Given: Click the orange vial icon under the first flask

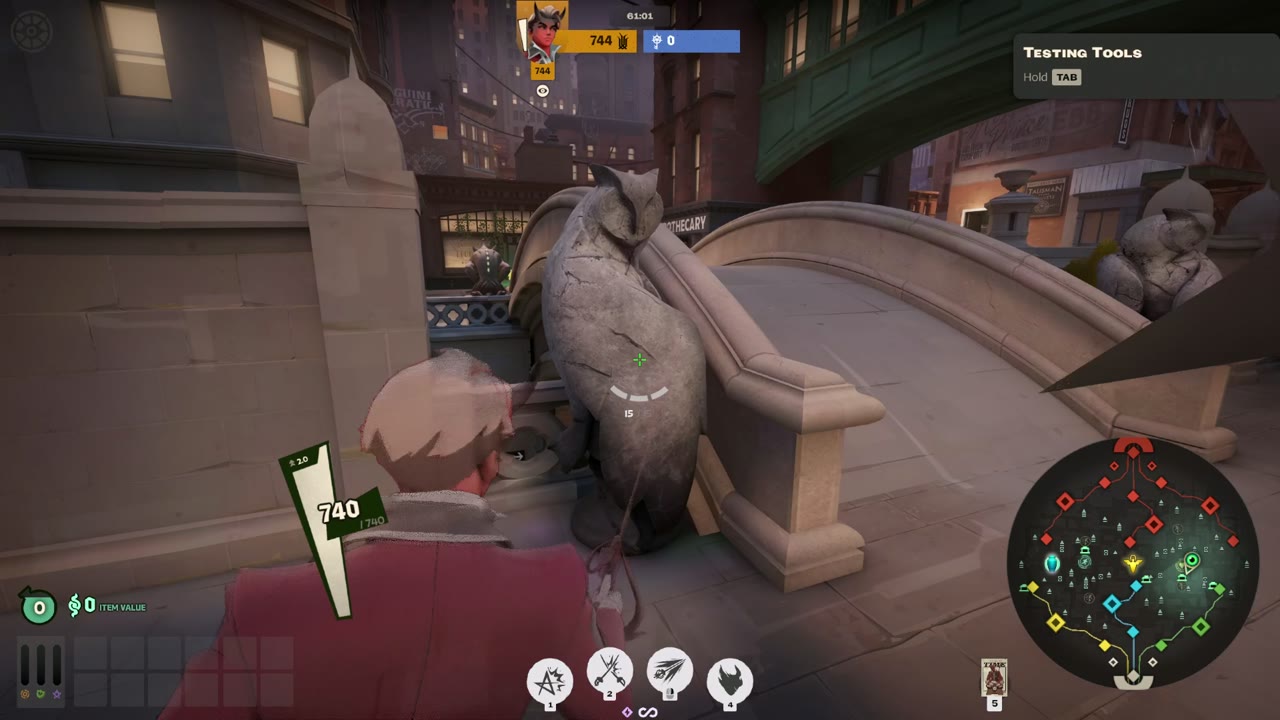Looking at the screenshot, I should coord(24,693).
